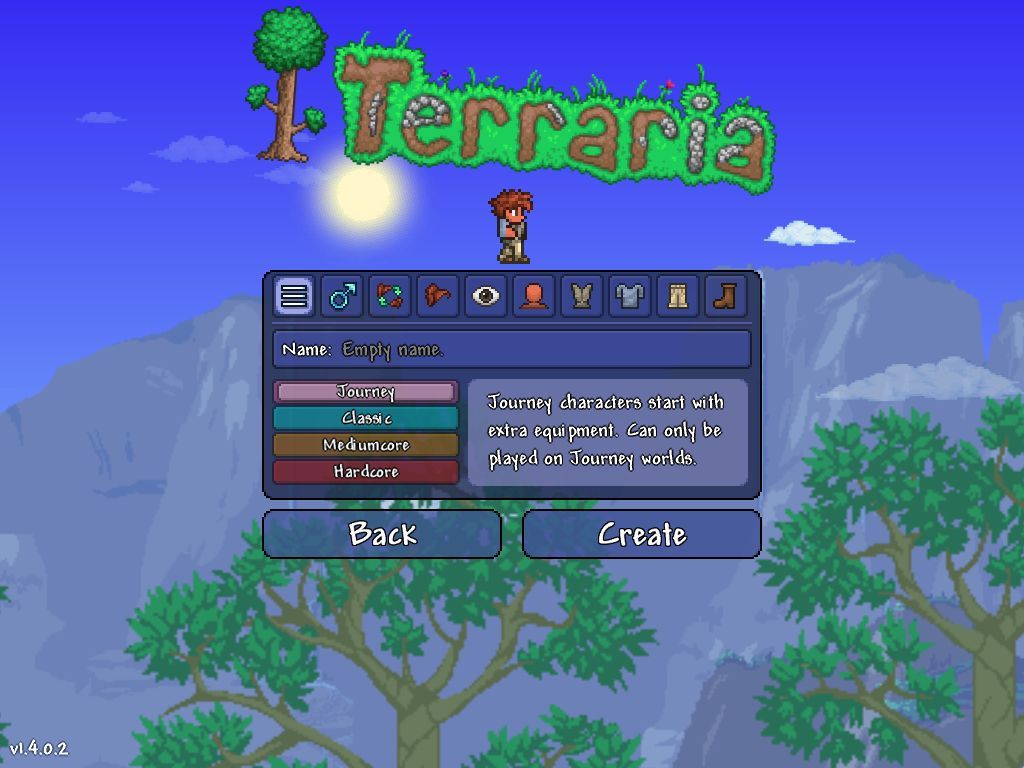
Task: Create the character
Action: (641, 534)
